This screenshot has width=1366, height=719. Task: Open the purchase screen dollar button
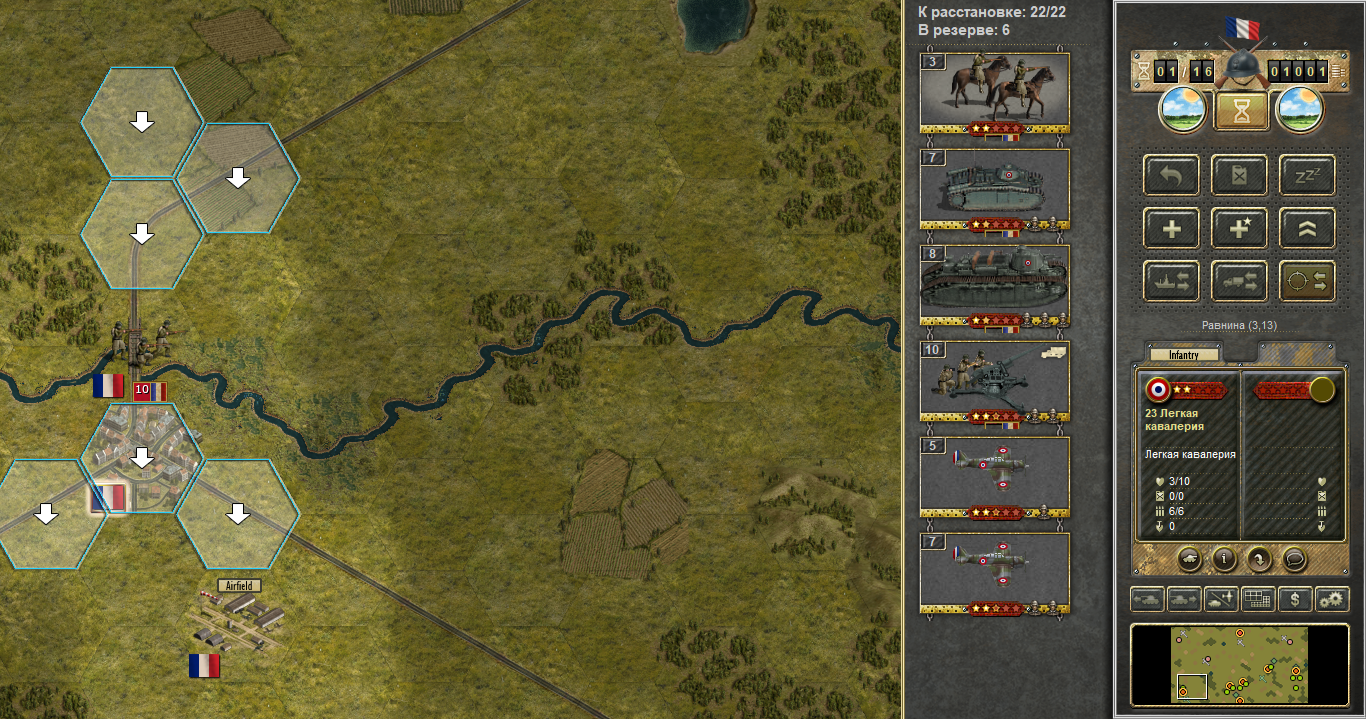pyautogui.click(x=1295, y=600)
